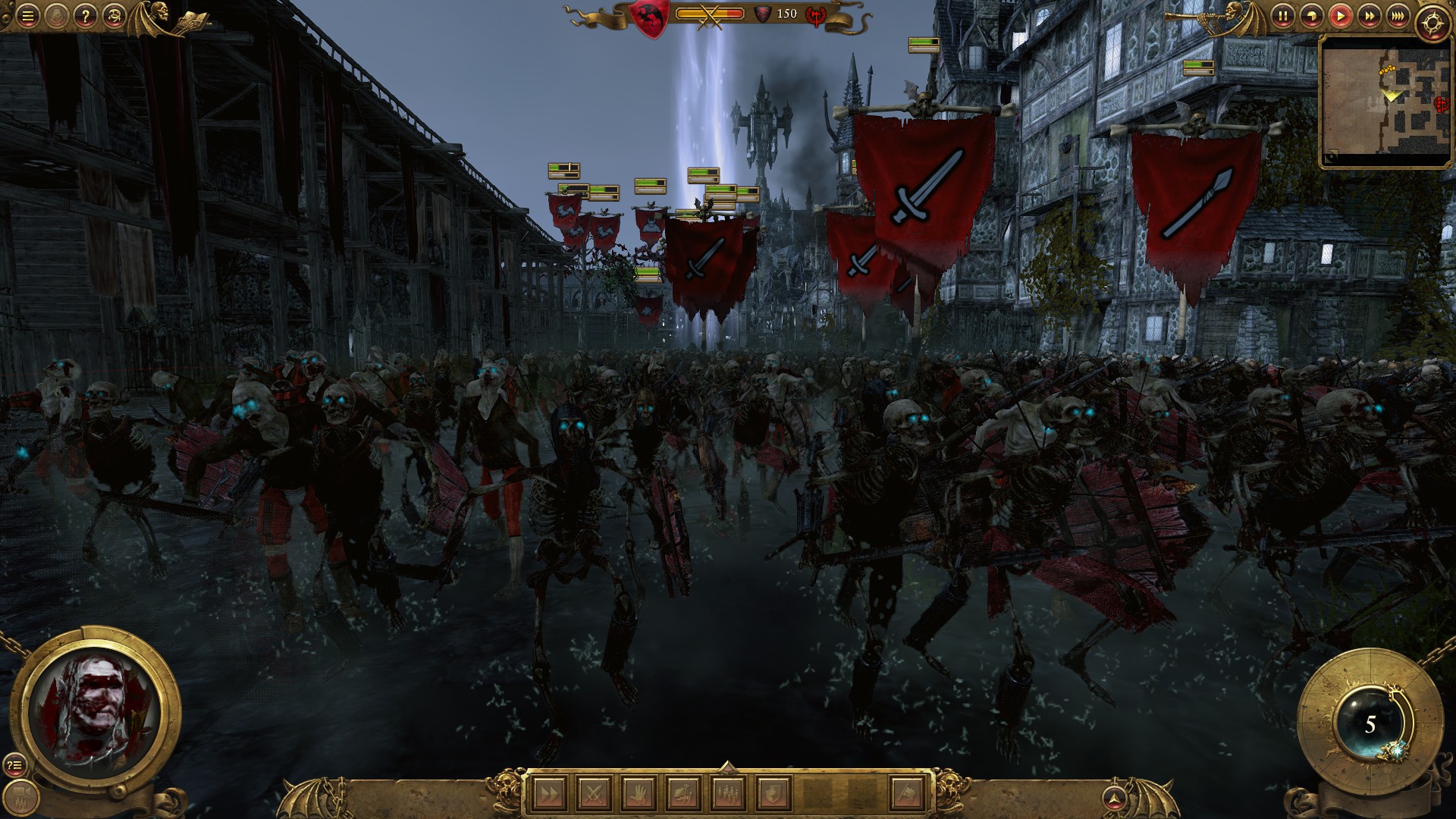Set battle speed to normal play

tap(1340, 15)
